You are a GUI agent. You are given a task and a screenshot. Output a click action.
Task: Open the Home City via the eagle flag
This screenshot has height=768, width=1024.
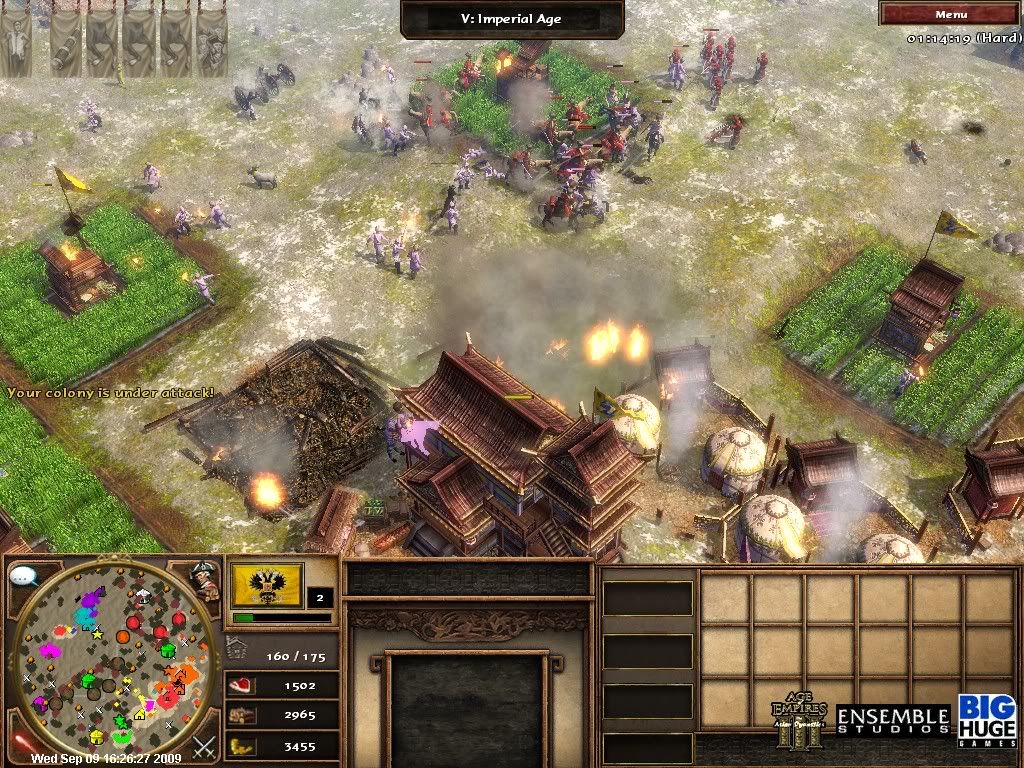click(x=267, y=585)
